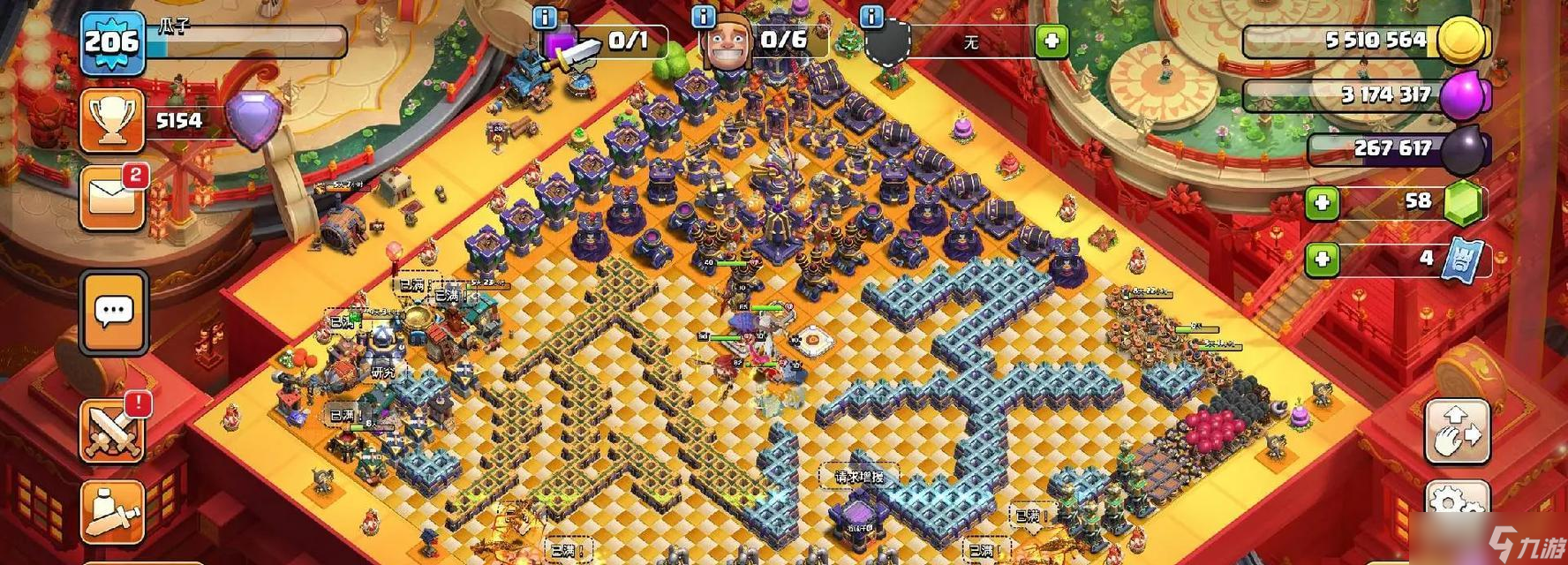
Task: Add tickets with the green plus
Action: click(1322, 260)
